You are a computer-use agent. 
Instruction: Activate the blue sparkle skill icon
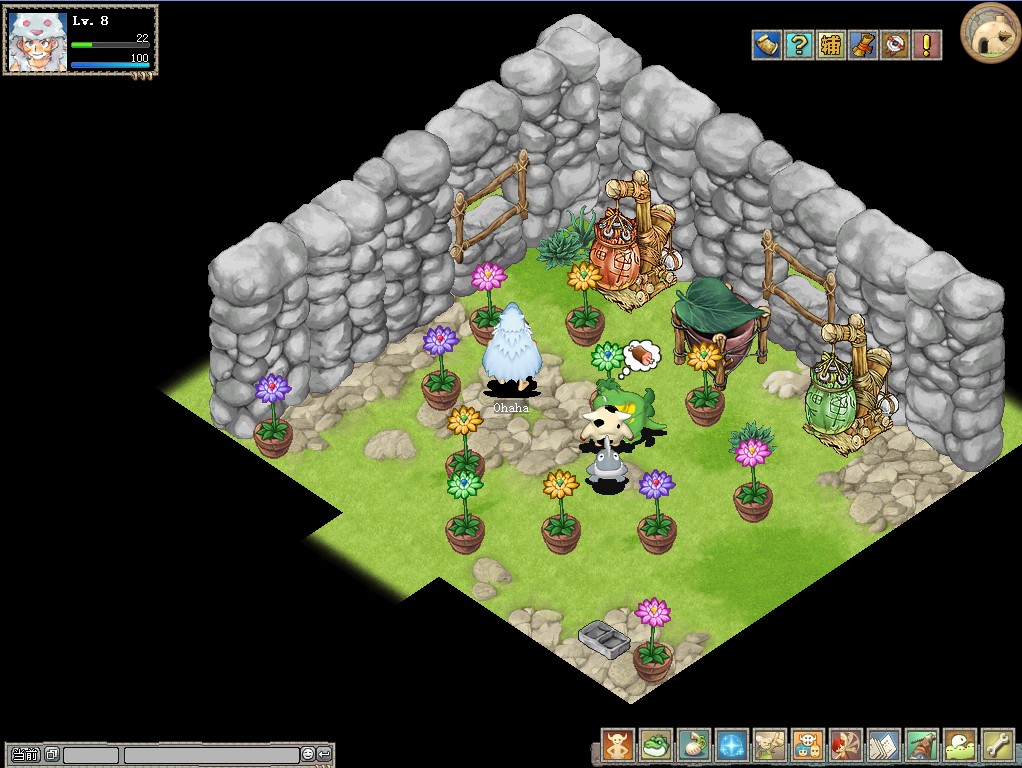(732, 745)
